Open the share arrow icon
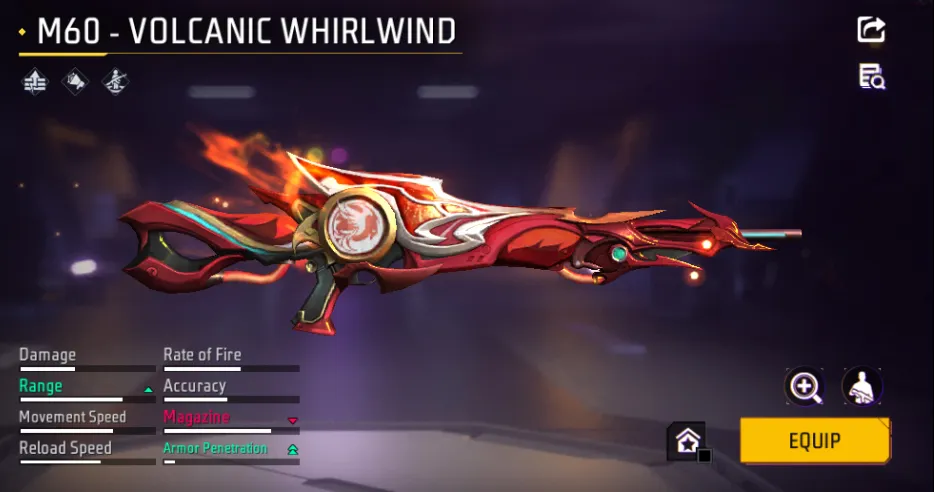934x492 pixels. tap(871, 30)
